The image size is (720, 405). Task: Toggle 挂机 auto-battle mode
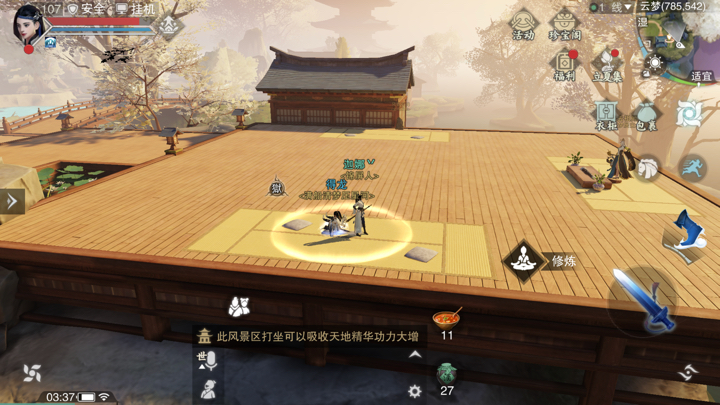coord(137,9)
